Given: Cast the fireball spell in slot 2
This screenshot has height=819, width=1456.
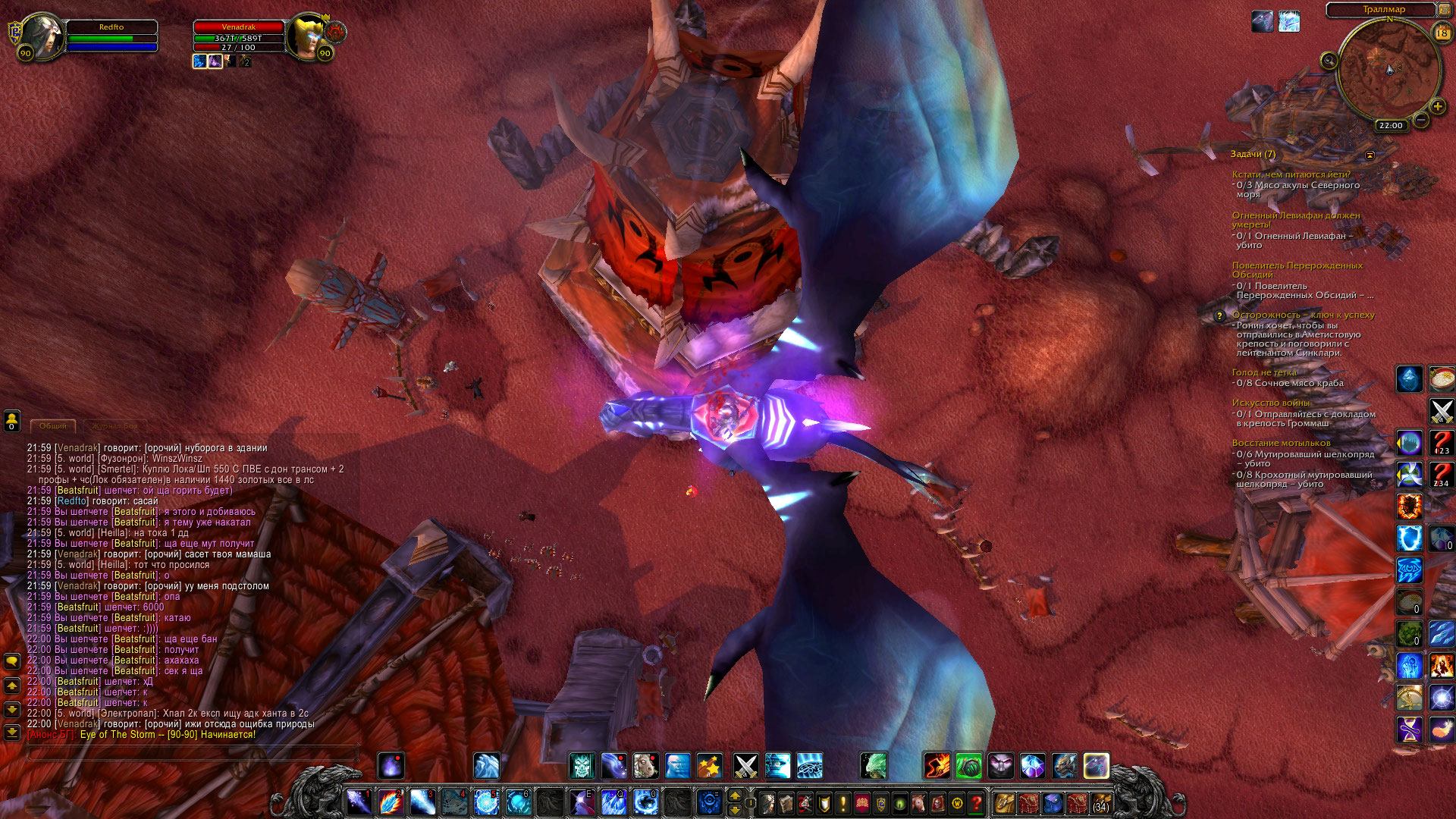Looking at the screenshot, I should click(x=391, y=802).
